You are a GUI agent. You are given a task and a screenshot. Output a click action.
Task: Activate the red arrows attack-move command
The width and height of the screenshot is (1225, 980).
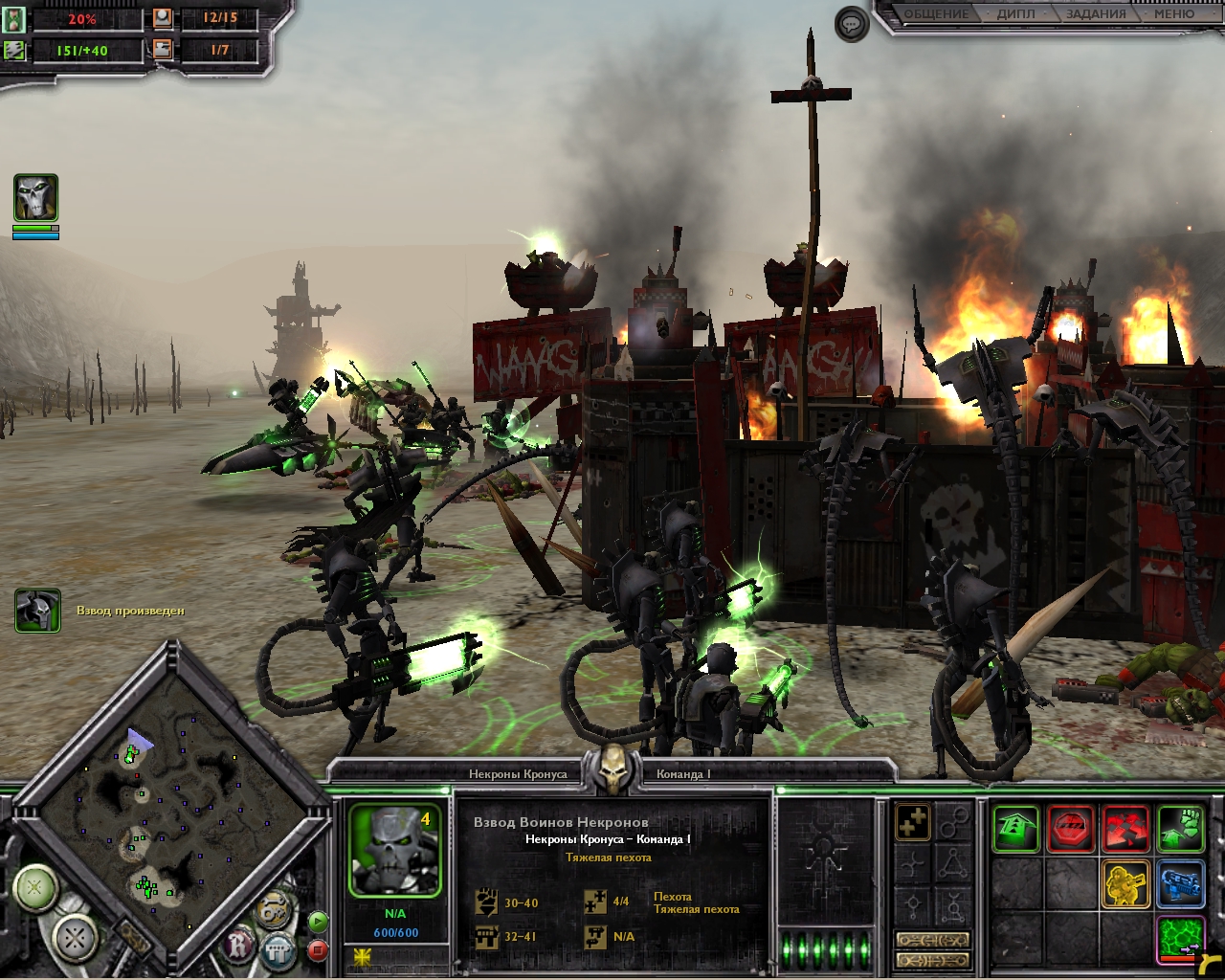1125,829
